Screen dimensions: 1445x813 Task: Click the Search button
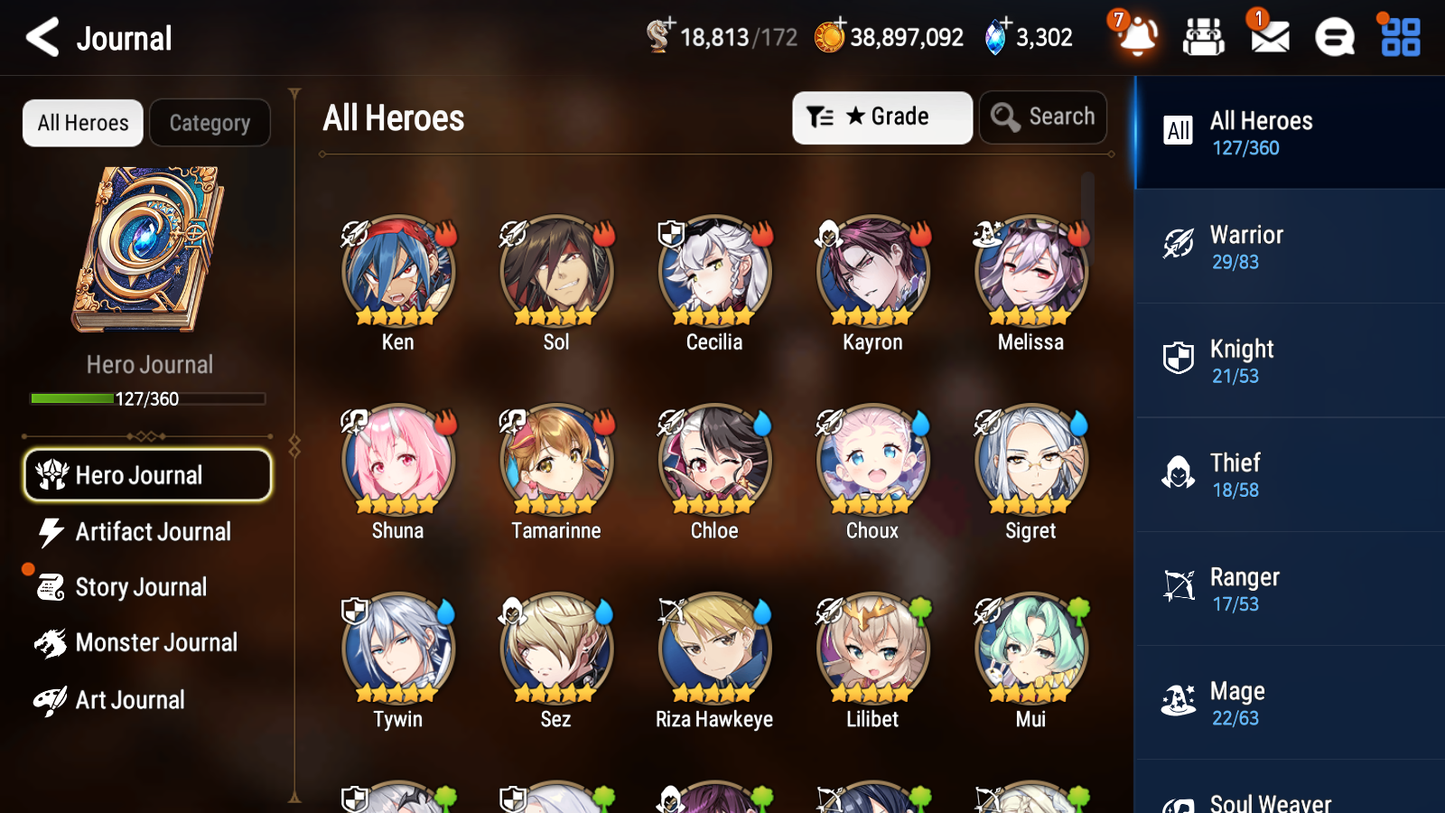(x=1043, y=117)
